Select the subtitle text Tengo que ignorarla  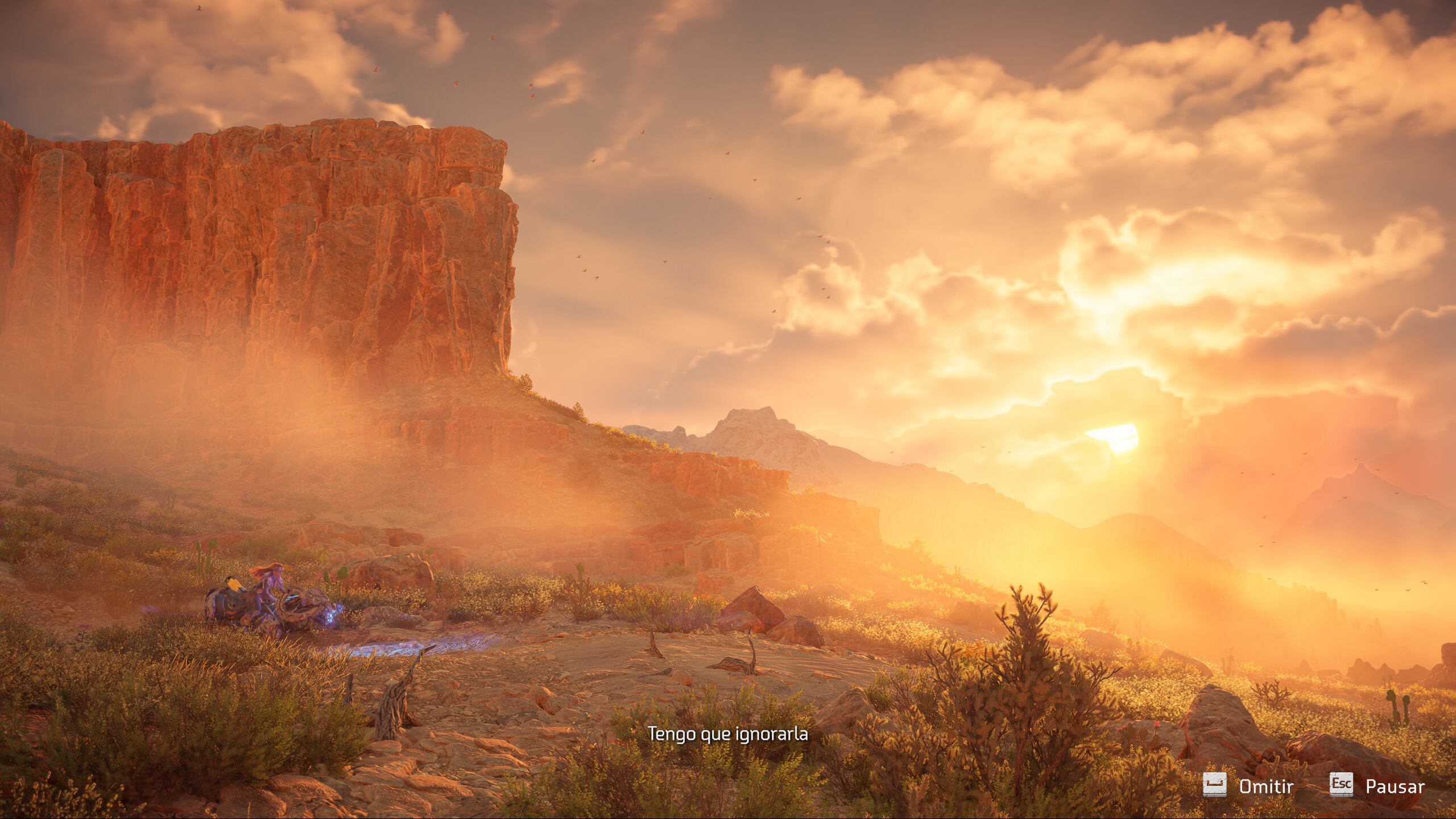click(728, 734)
